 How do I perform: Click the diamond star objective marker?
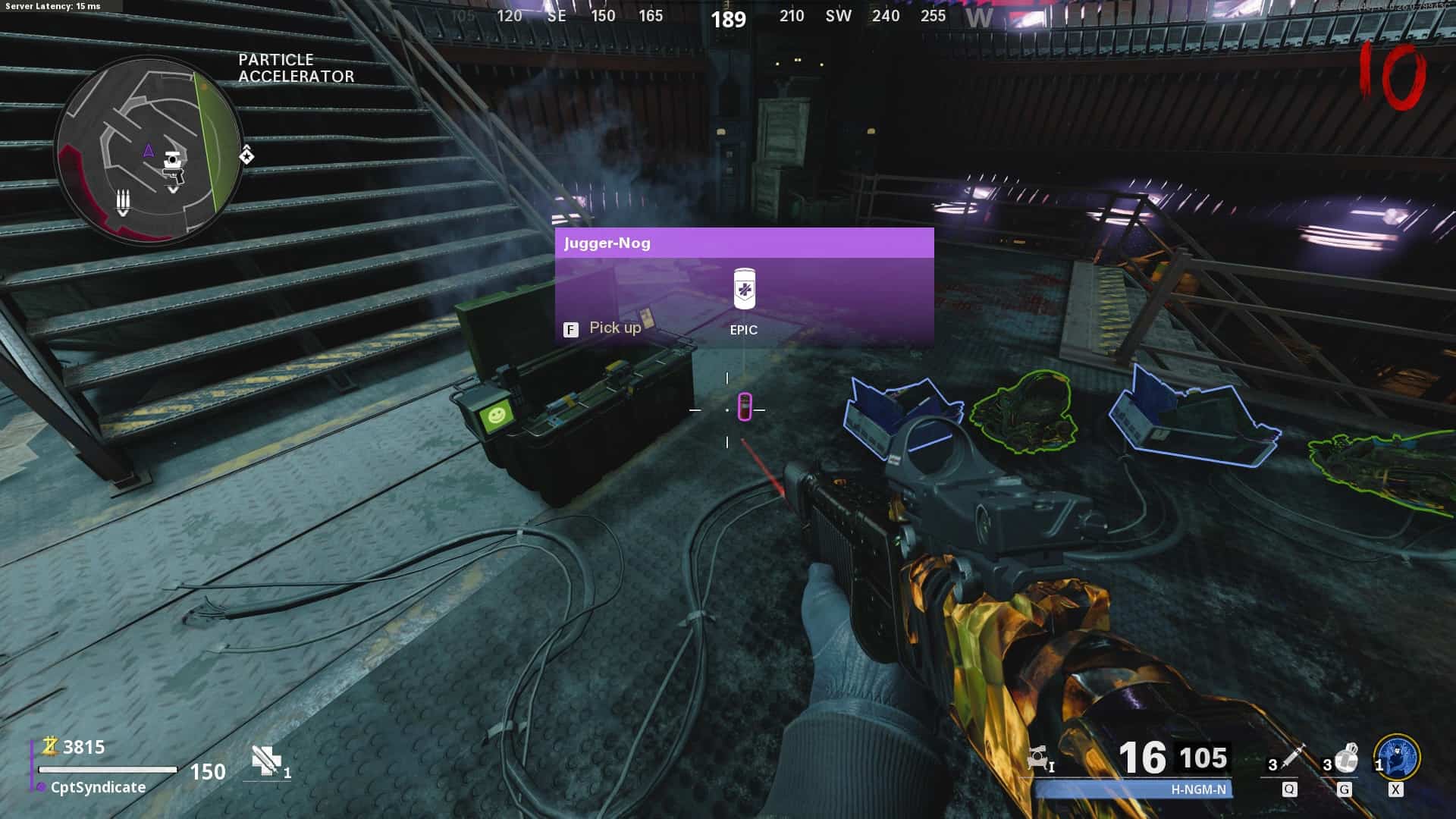pos(246,156)
